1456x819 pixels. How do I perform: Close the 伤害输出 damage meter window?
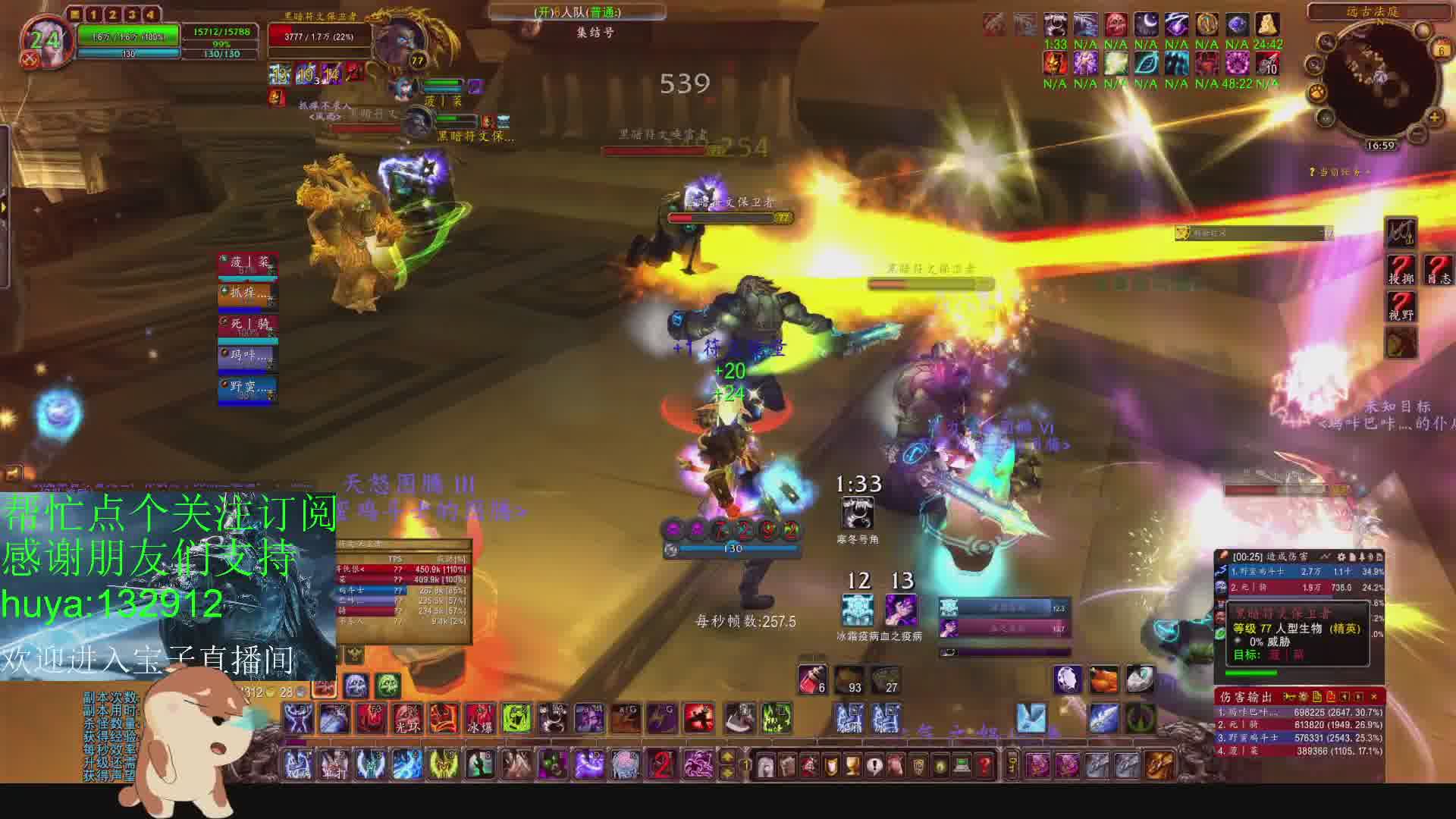[x=1373, y=696]
